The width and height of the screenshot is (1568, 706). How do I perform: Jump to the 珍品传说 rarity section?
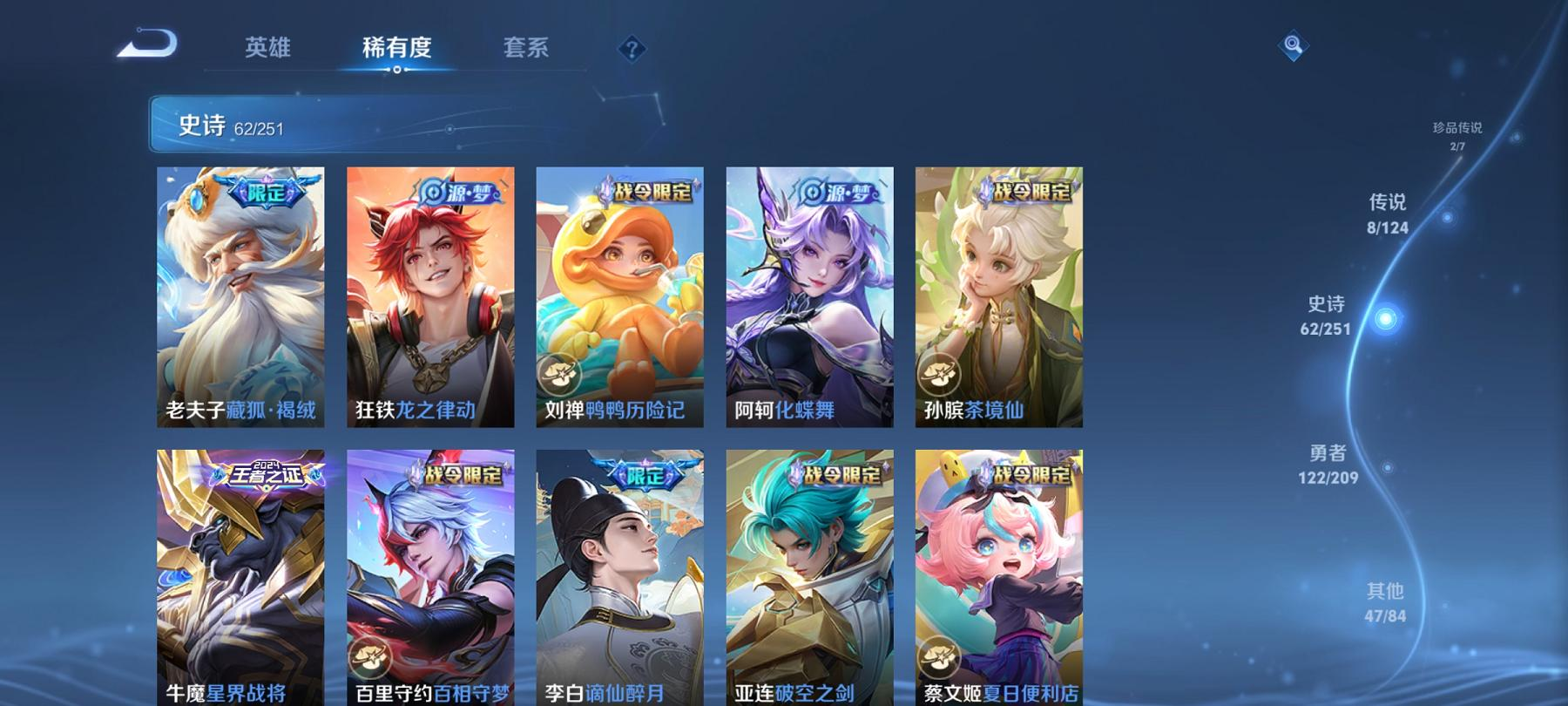1457,135
